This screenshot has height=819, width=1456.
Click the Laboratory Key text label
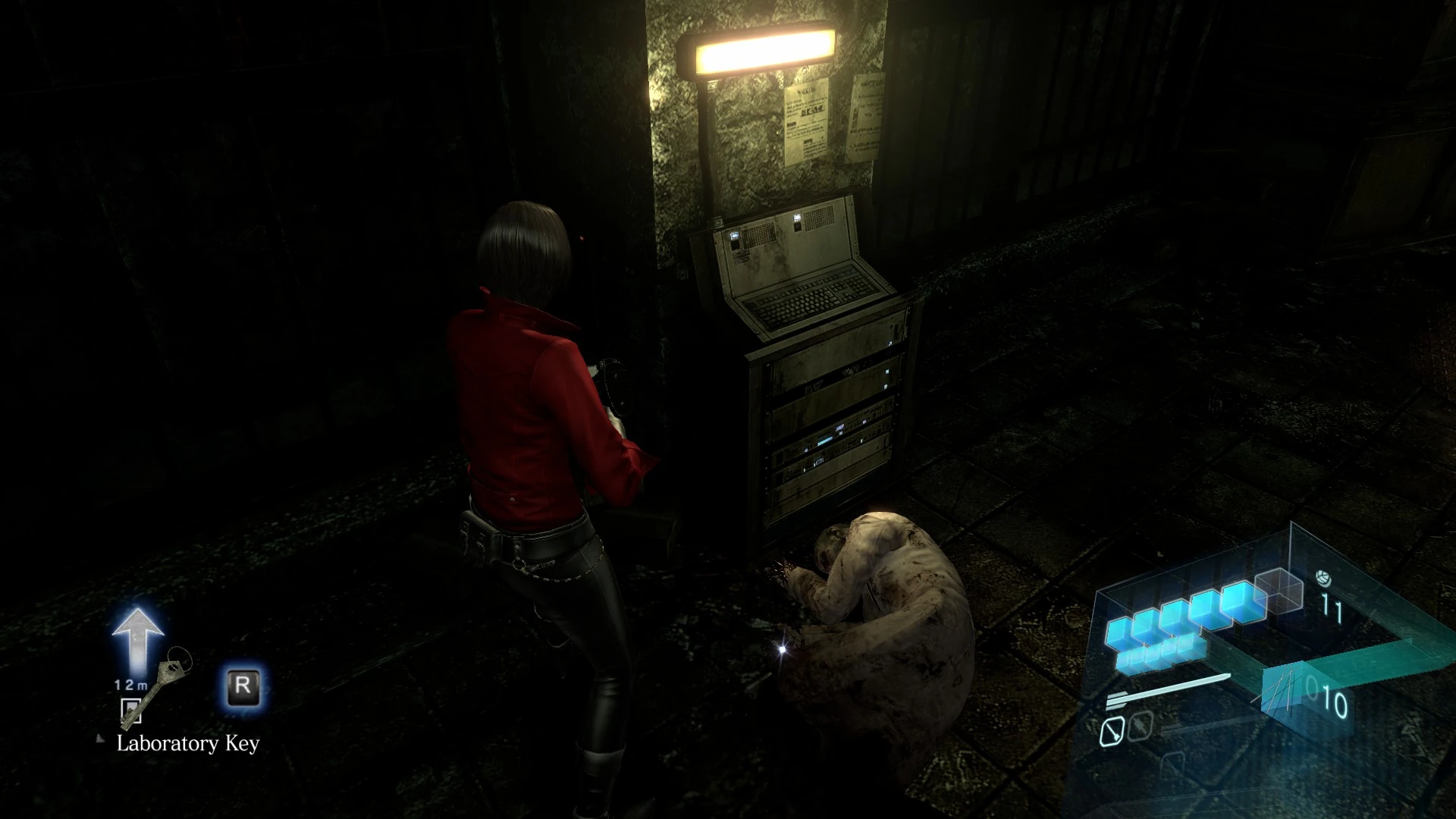[188, 744]
